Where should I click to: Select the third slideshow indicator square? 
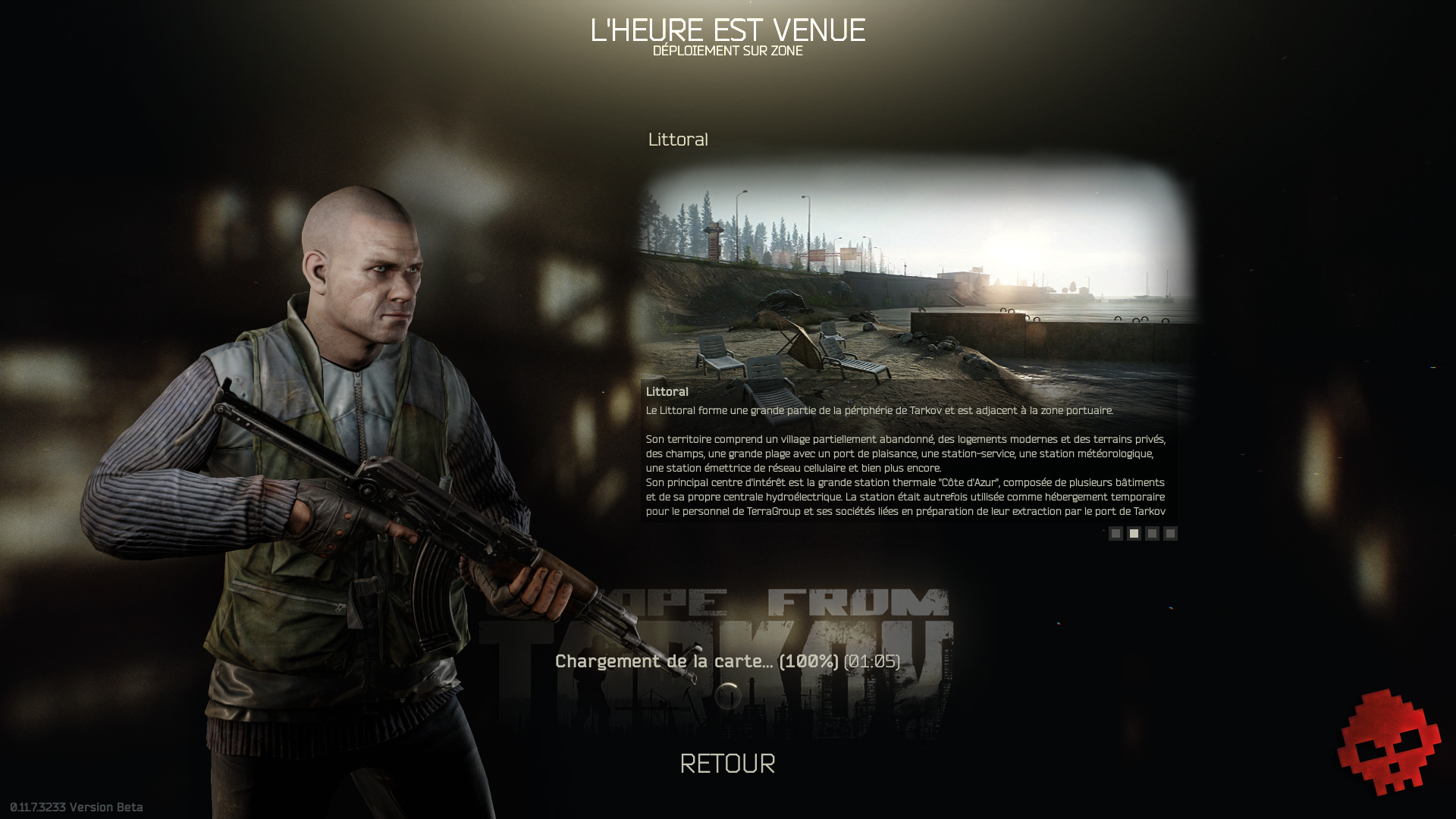(x=1152, y=534)
